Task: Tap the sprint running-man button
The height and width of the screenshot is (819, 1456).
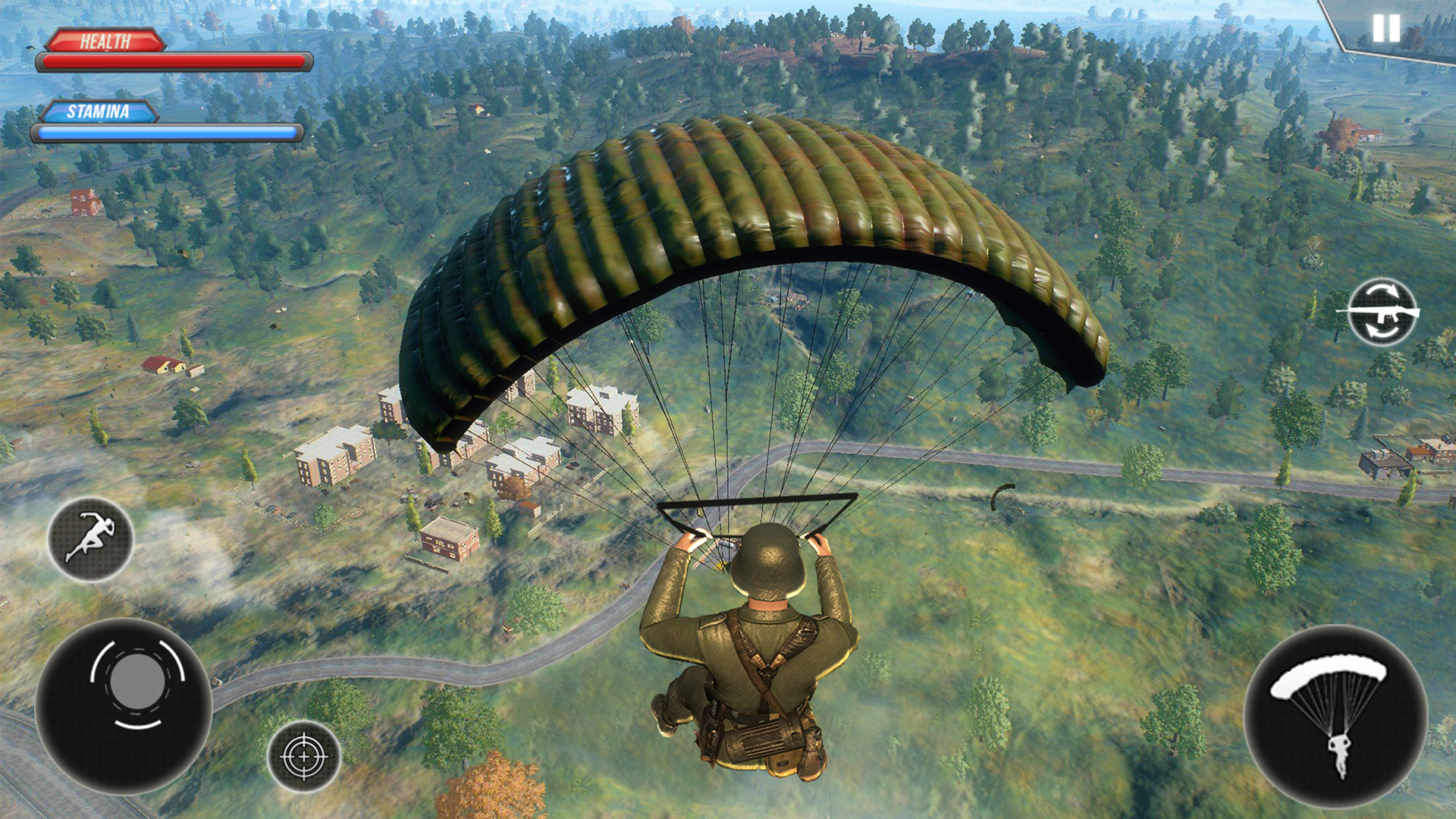Action: click(90, 539)
